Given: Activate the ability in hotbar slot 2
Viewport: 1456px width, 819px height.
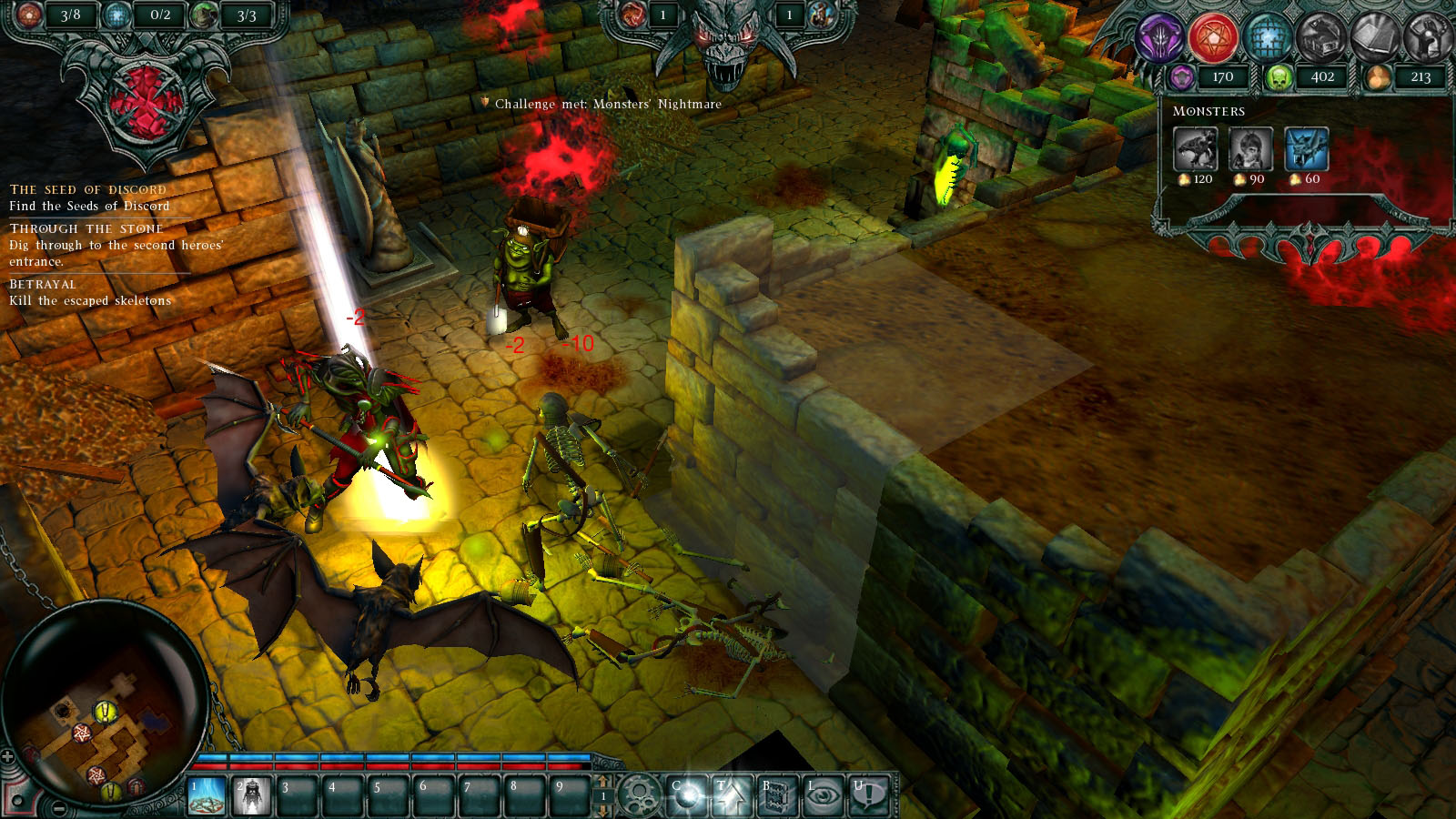Looking at the screenshot, I should [252, 795].
